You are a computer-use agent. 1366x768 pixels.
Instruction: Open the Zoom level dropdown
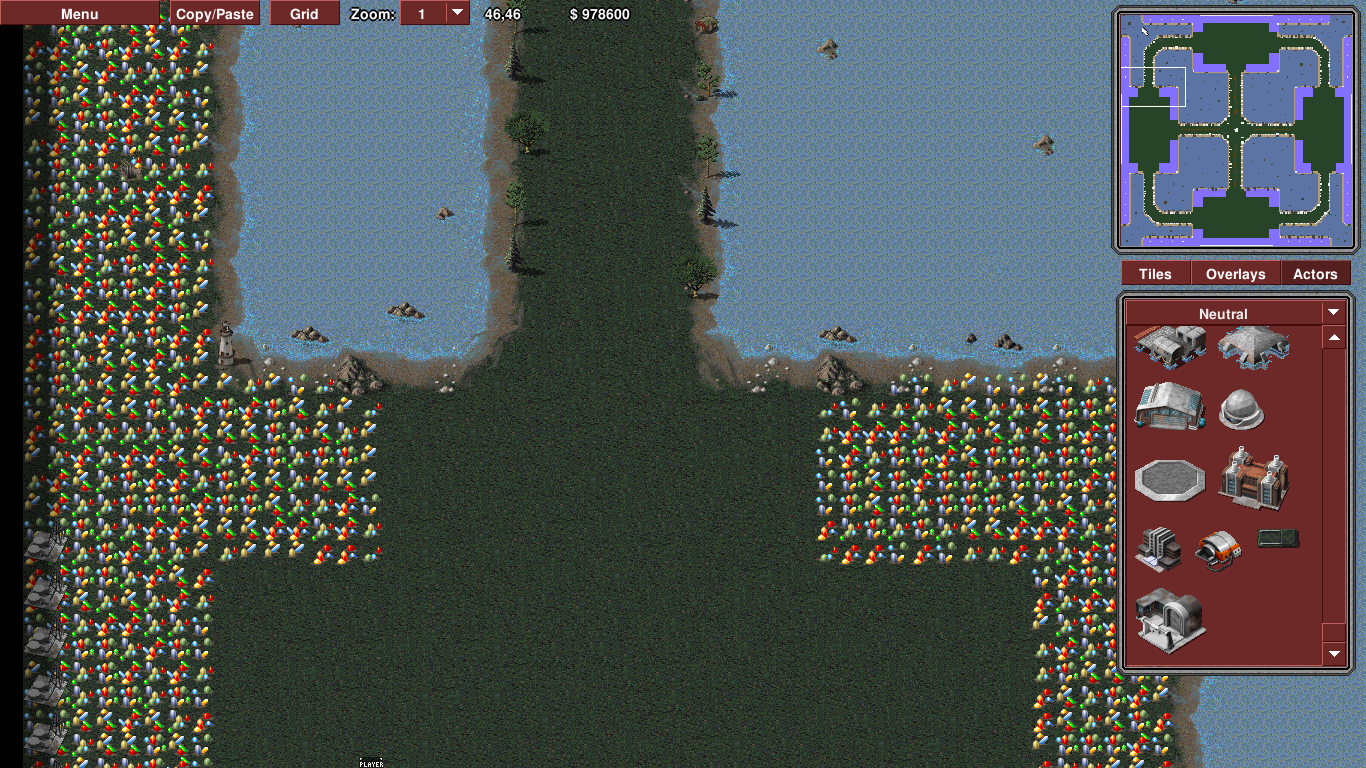click(x=457, y=13)
